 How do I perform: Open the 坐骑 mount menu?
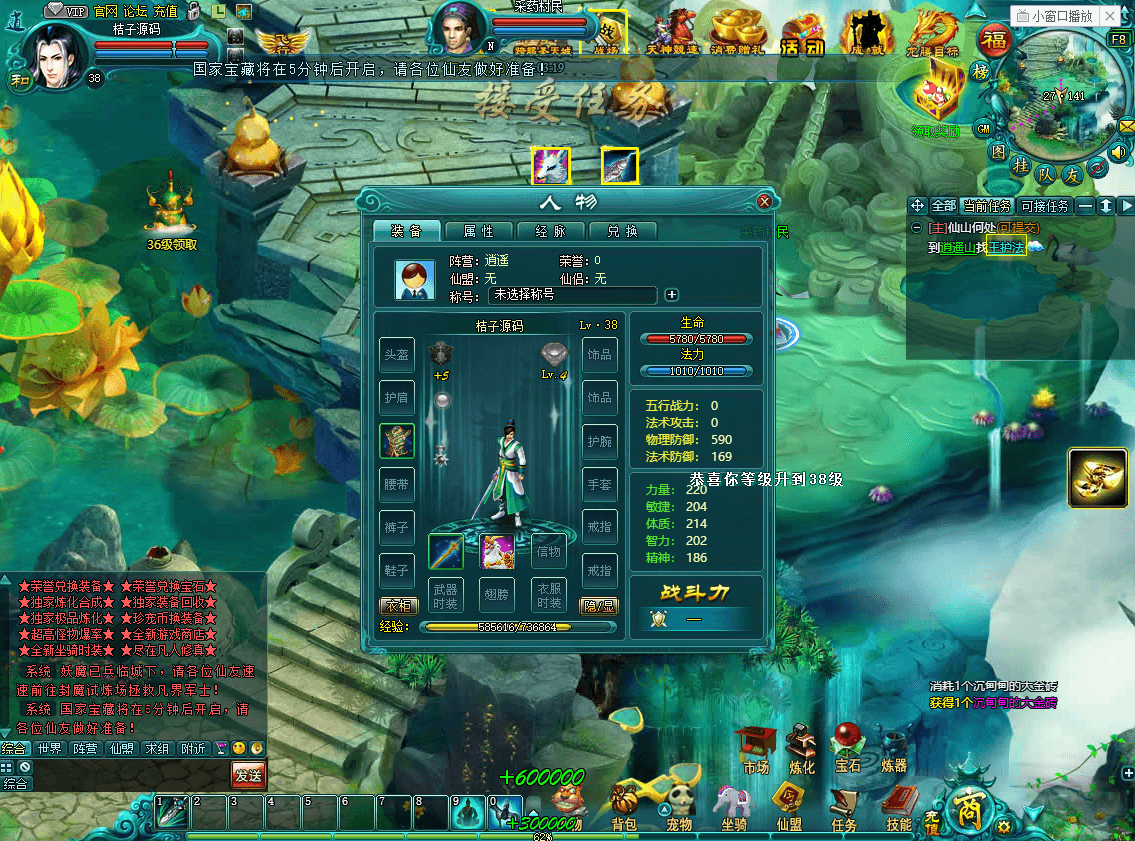coord(734,806)
